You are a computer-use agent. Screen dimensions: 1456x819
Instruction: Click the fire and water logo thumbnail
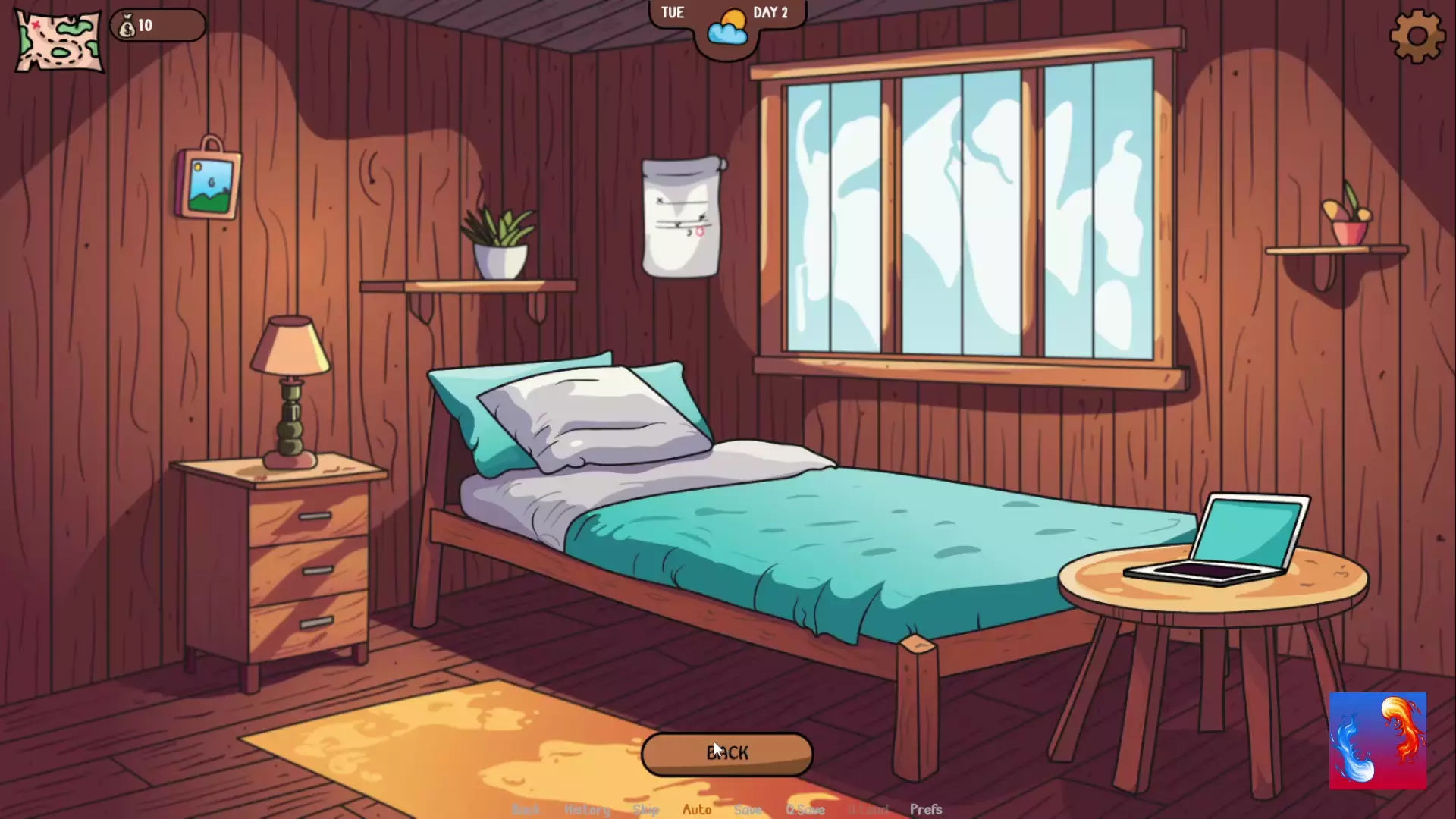1377,740
